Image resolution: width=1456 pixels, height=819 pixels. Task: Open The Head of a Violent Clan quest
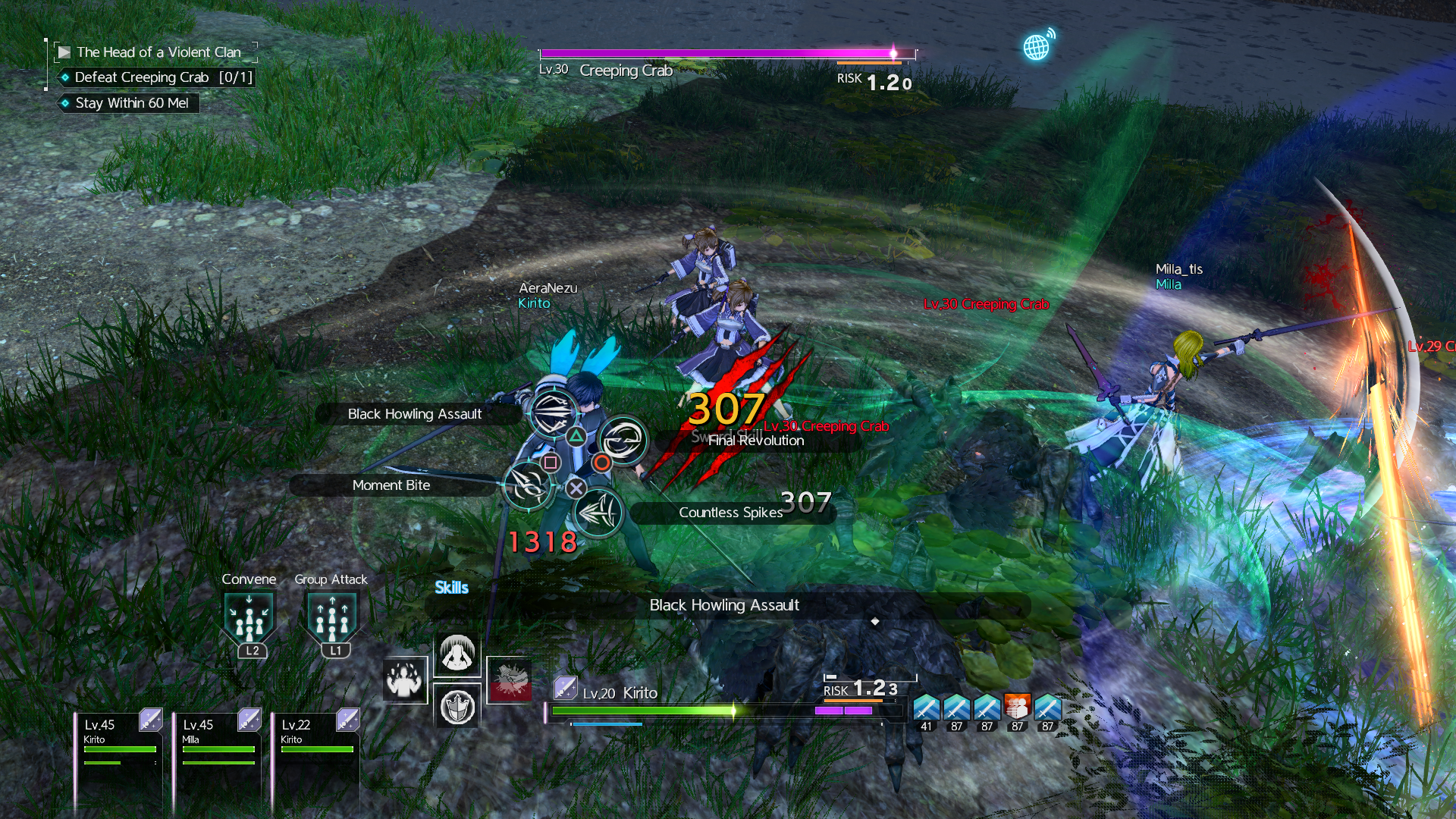point(158,52)
